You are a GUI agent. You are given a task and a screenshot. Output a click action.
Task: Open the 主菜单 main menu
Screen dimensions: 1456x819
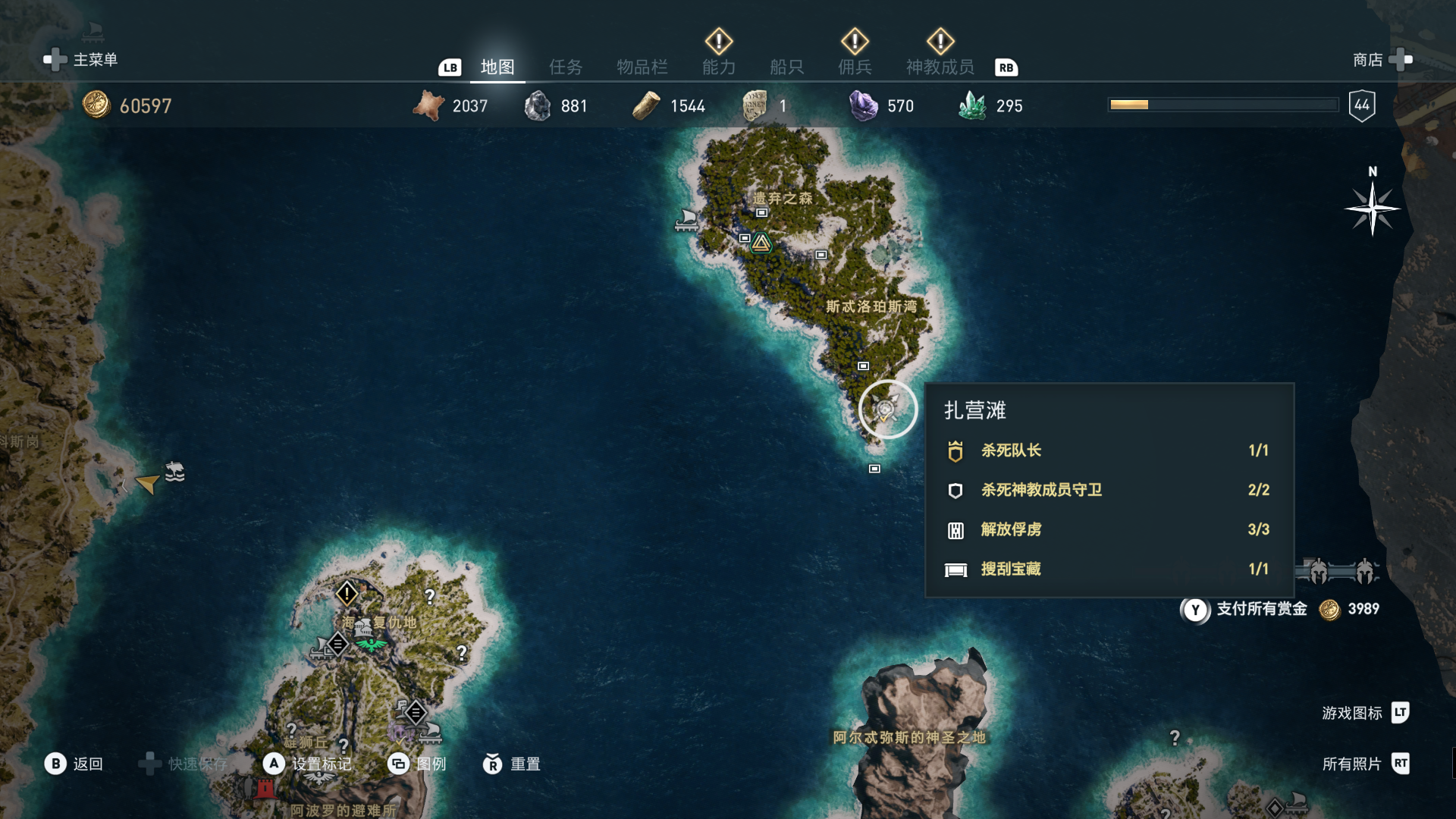tap(82, 60)
